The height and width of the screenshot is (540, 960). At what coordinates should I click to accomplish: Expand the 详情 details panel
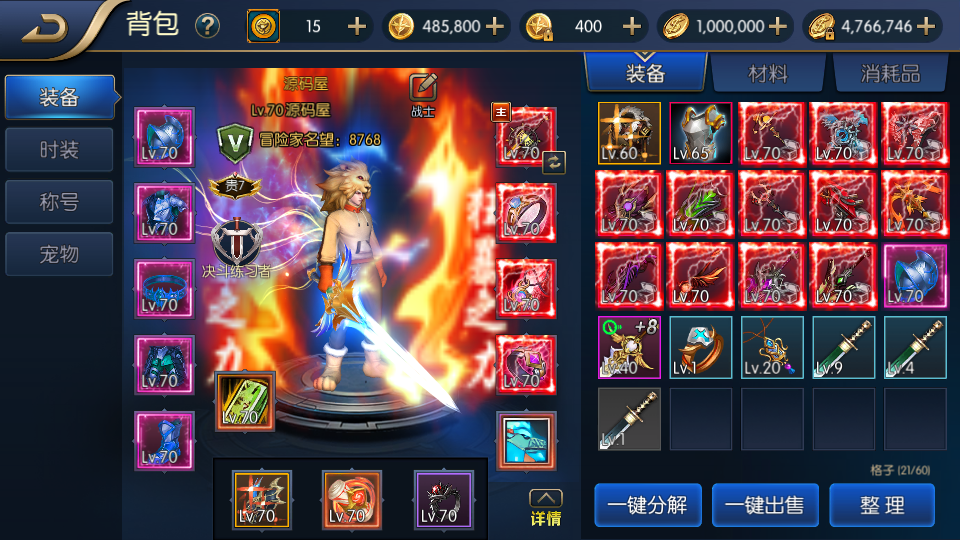click(545, 508)
